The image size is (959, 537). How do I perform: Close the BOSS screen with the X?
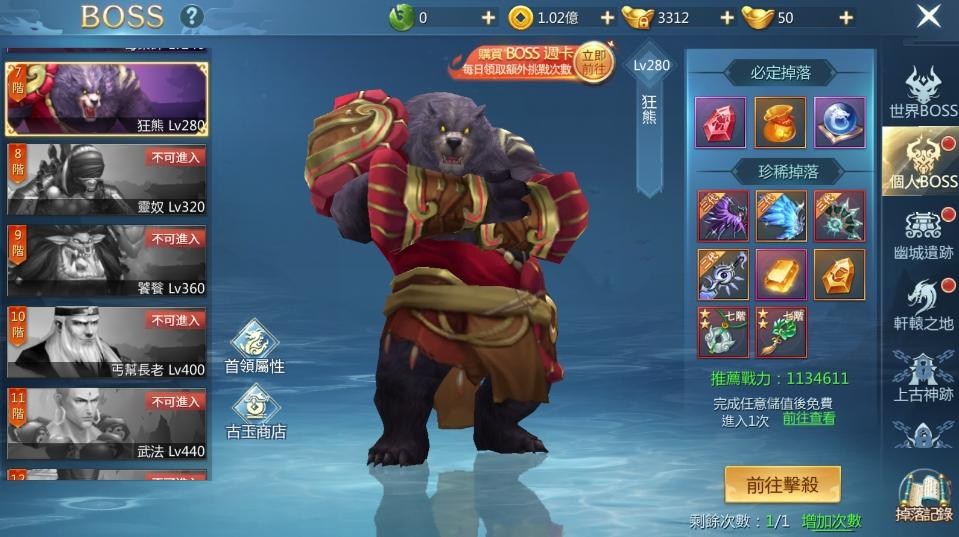tap(929, 16)
